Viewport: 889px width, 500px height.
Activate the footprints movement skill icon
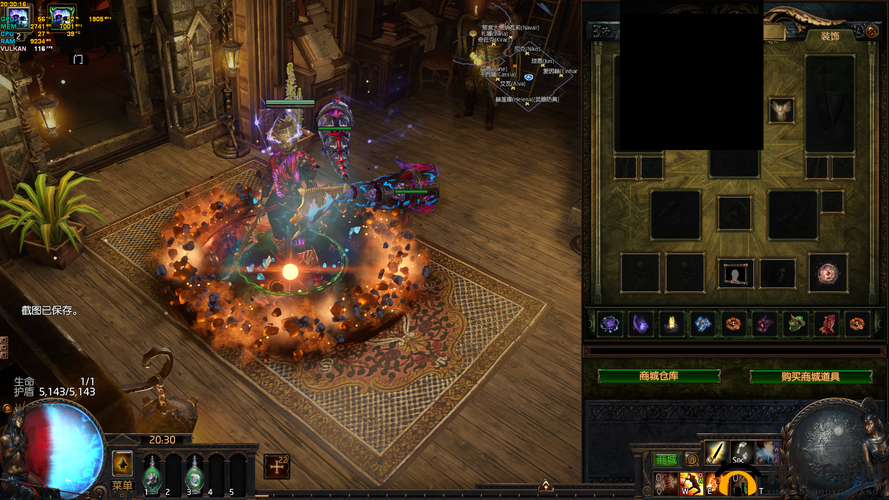tap(741, 452)
